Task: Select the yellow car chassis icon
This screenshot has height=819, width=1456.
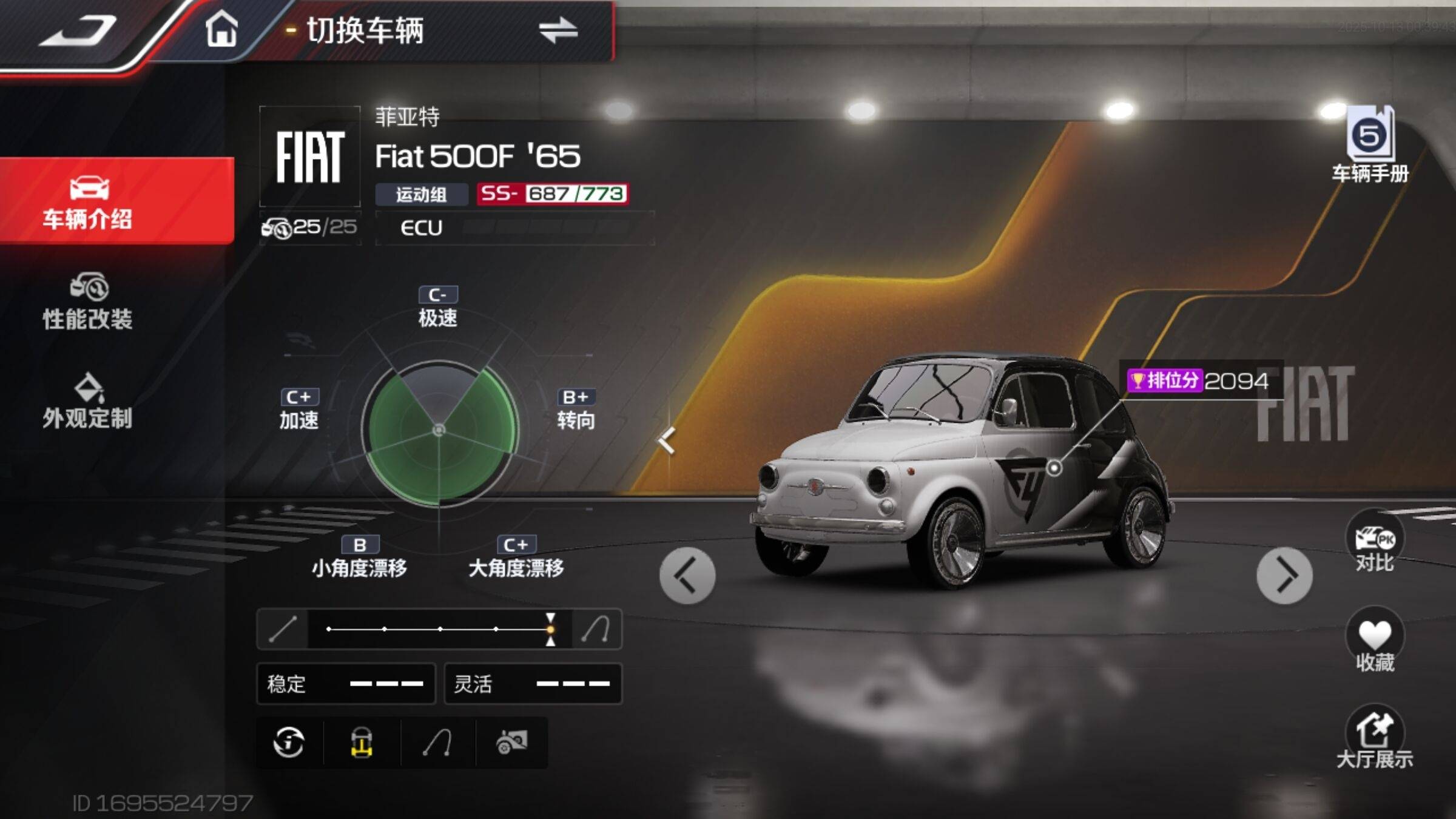Action: tap(362, 742)
